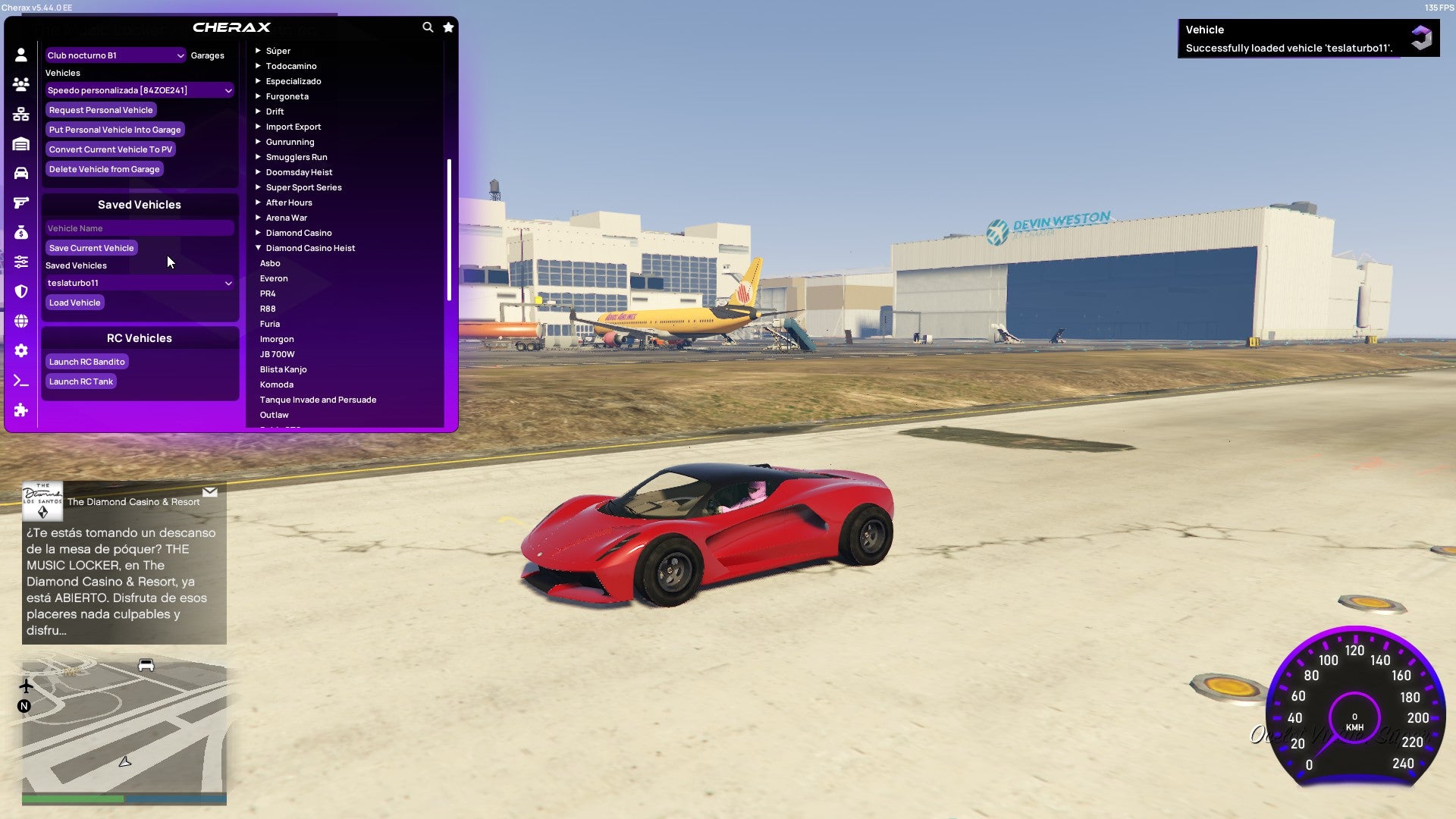Click the tuning sliders icon
1456x819 pixels.
[x=21, y=262]
